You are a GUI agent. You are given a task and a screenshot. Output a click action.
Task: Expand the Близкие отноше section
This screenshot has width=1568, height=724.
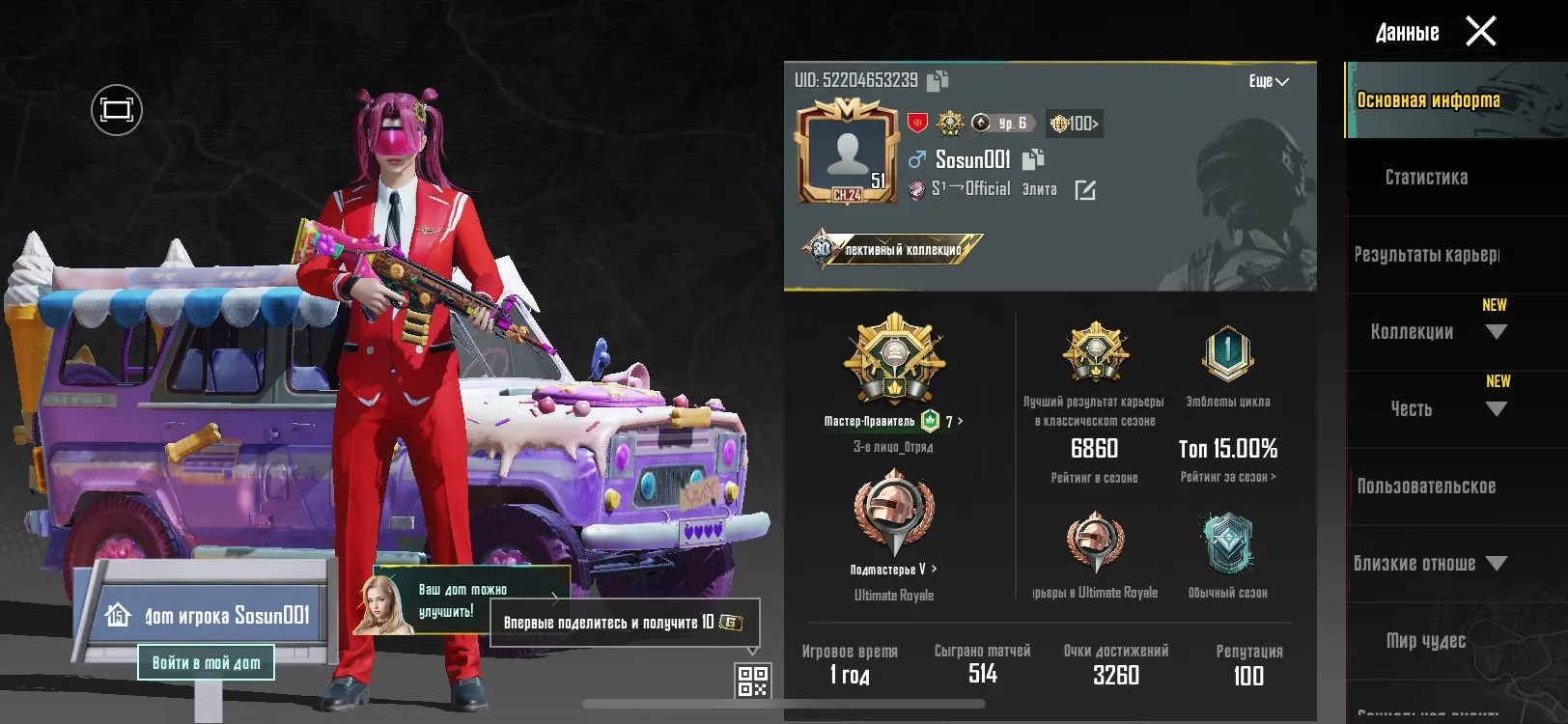(x=1498, y=565)
